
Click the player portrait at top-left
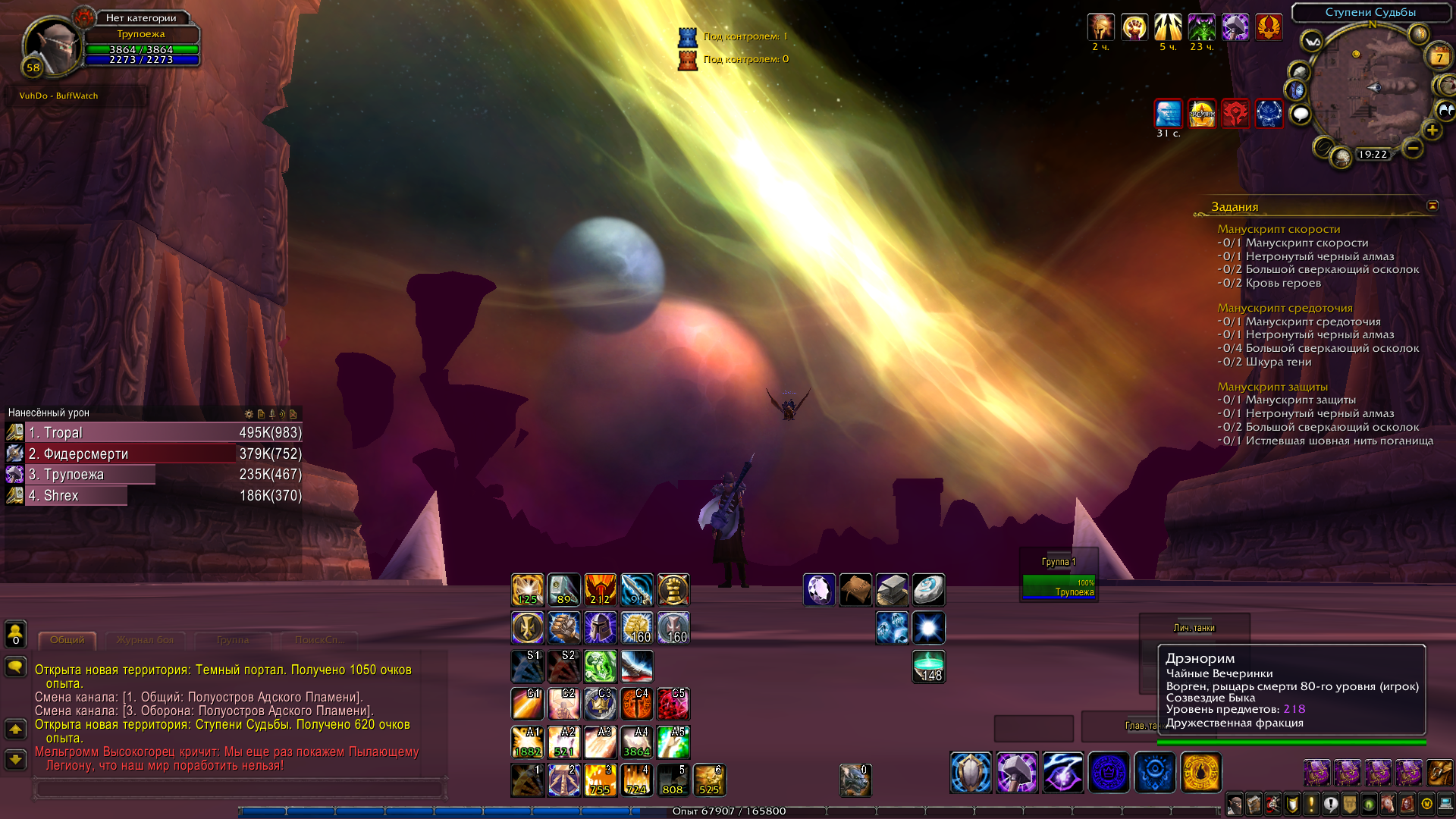click(x=52, y=47)
